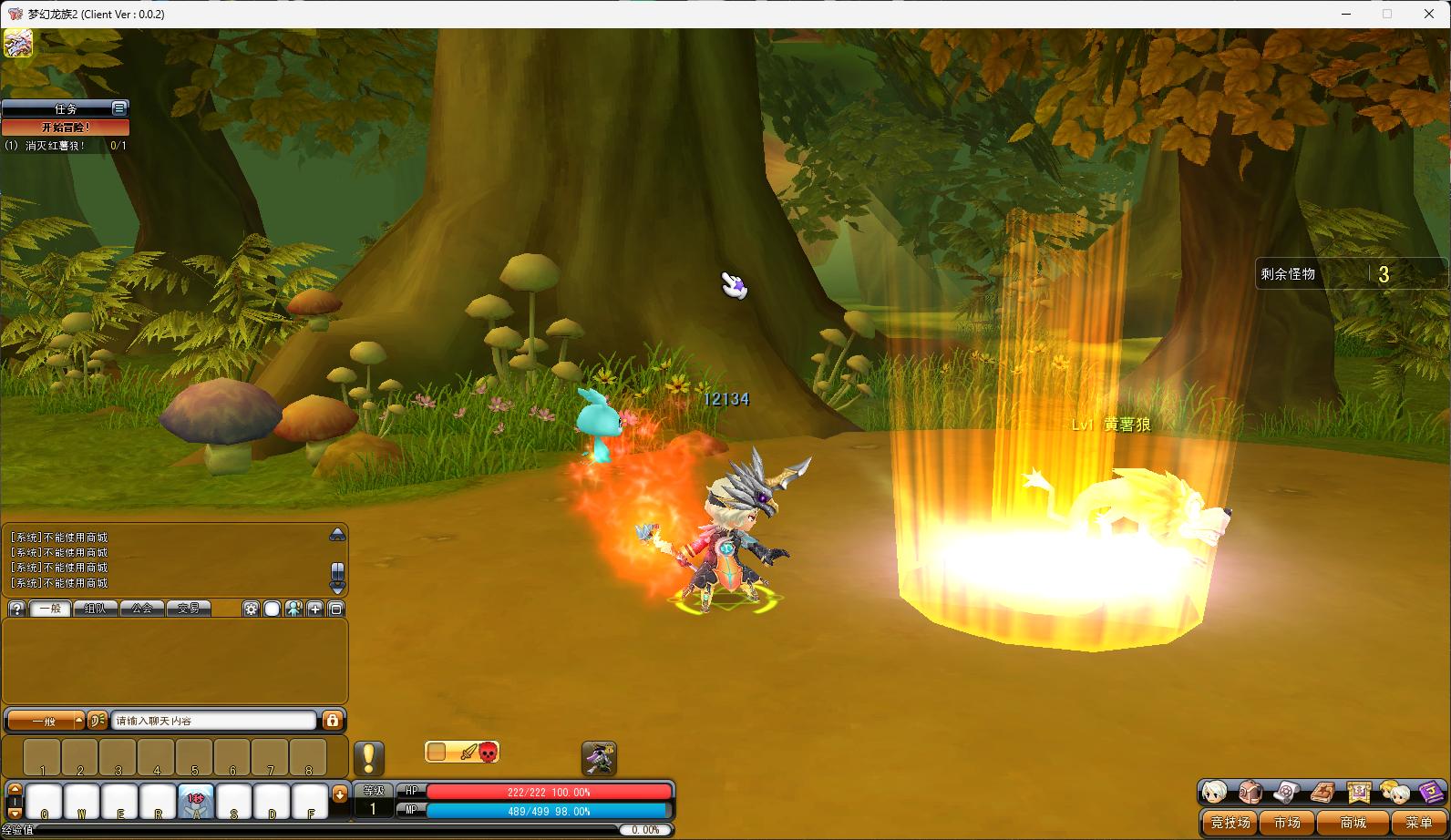Click the chat input field
The height and width of the screenshot is (840, 1451).
coord(214,721)
